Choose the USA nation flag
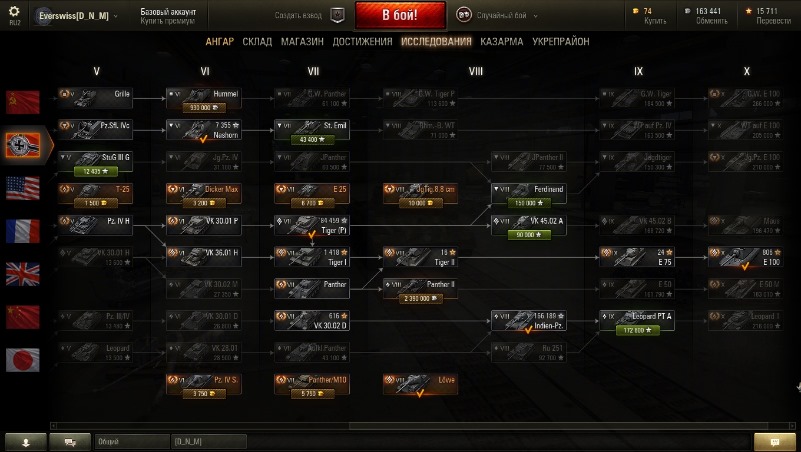This screenshot has height=452, width=801. click(x=23, y=188)
